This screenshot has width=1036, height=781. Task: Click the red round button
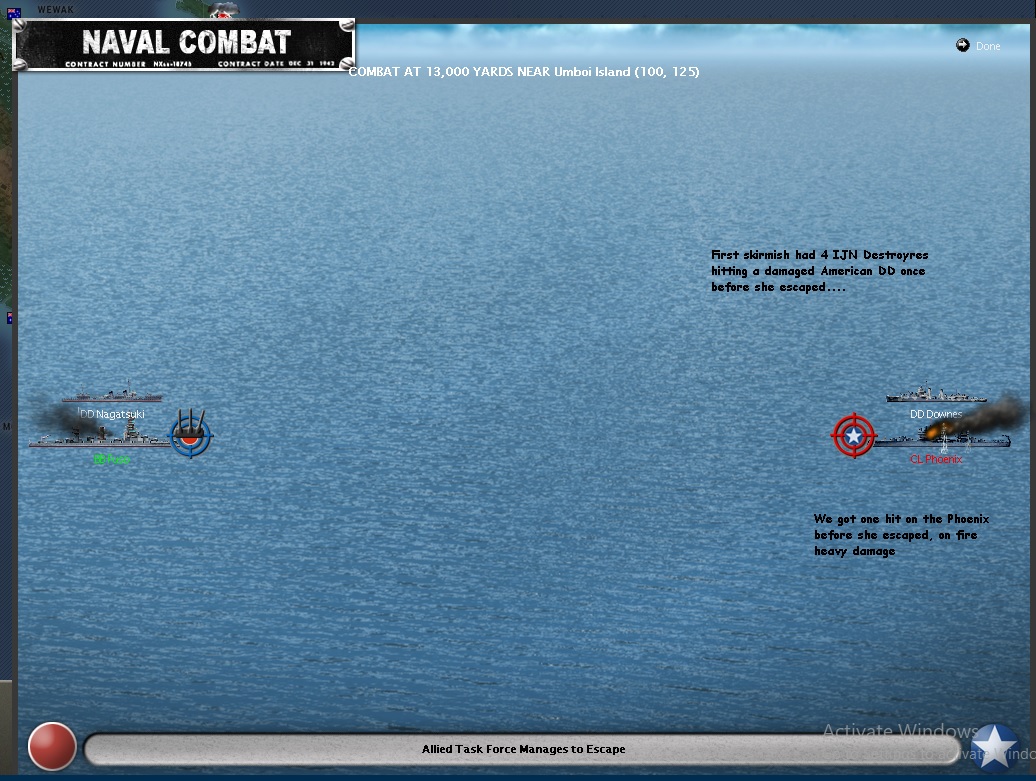coord(52,747)
